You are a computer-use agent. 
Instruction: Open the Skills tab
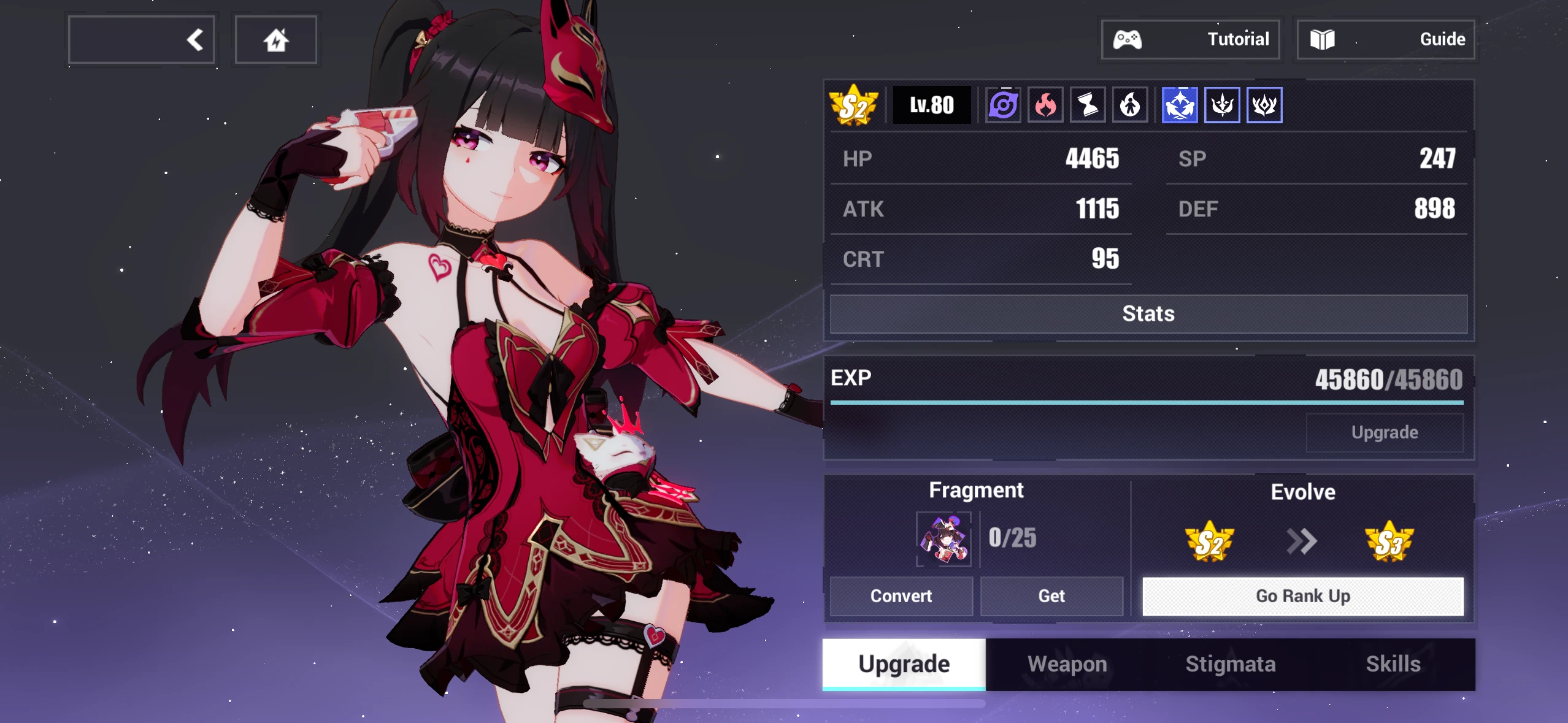(1394, 664)
